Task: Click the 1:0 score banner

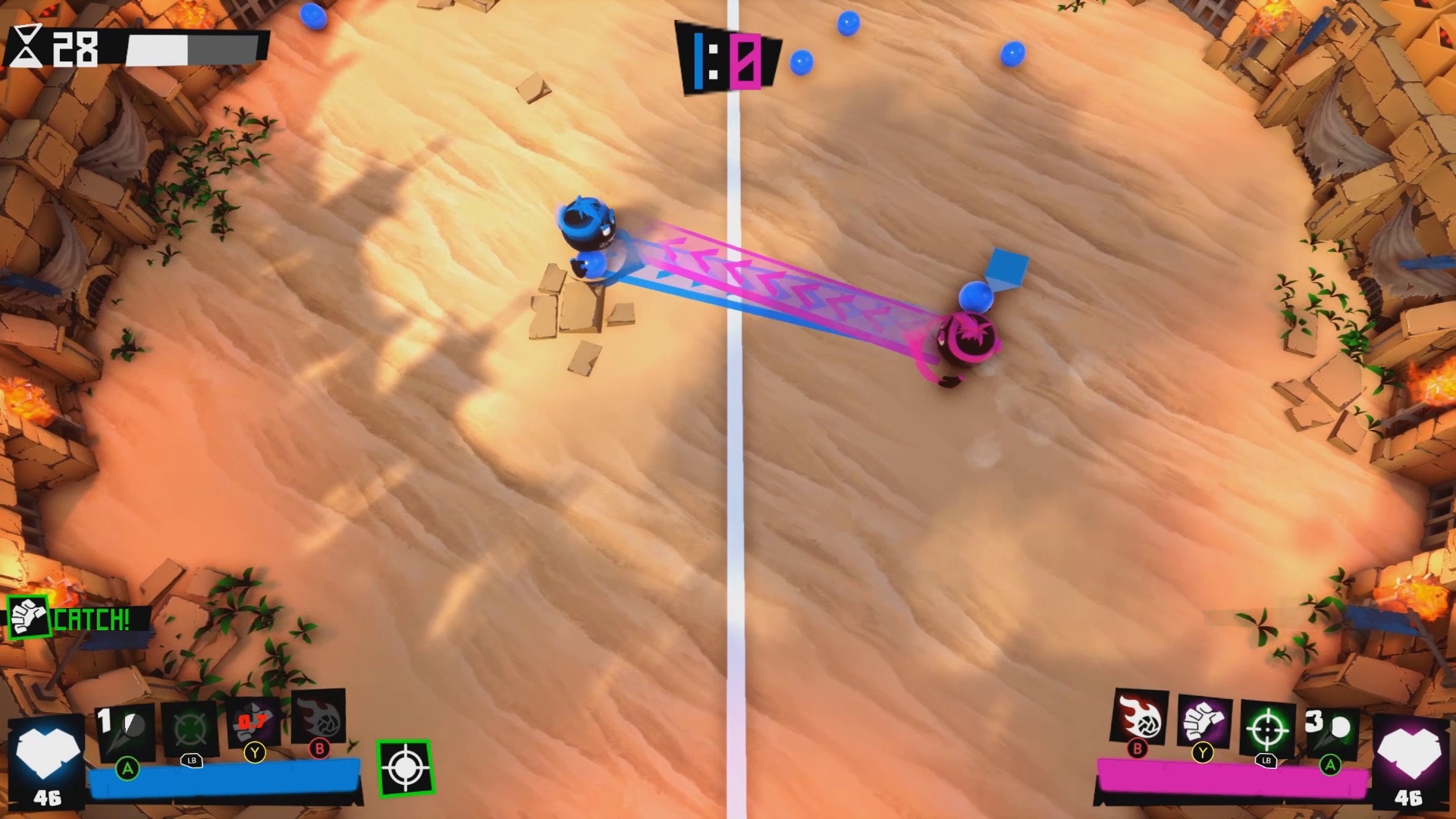Action: [x=728, y=57]
